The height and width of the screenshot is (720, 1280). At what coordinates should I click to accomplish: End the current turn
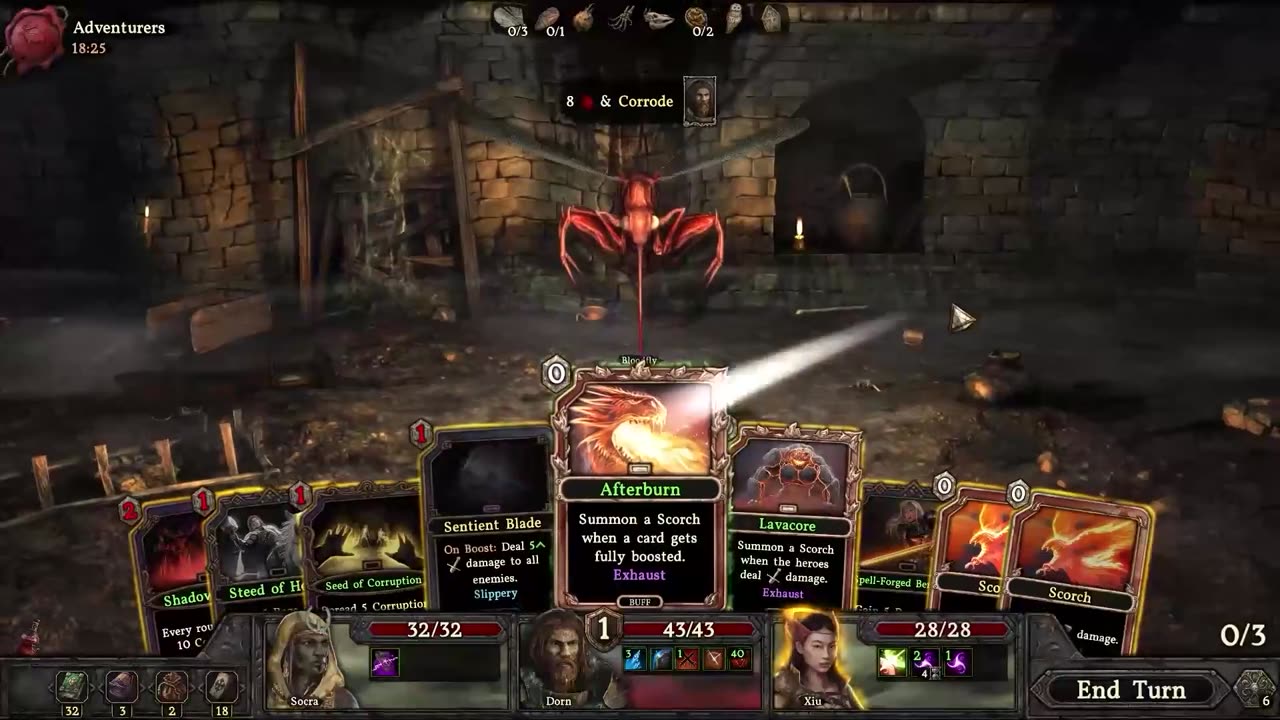pyautogui.click(x=1130, y=690)
